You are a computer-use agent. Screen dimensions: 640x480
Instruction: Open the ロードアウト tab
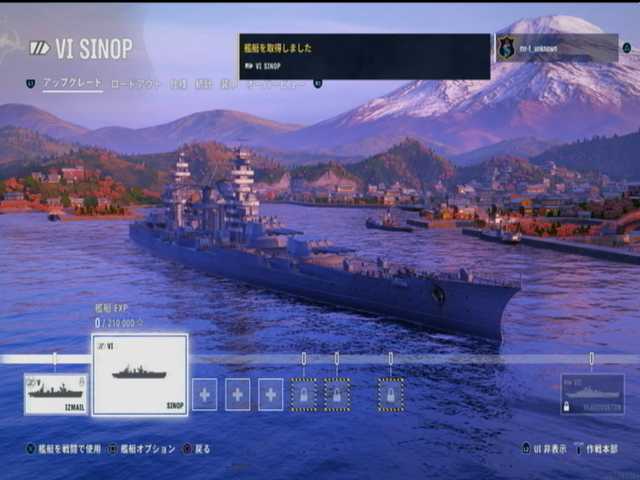pyautogui.click(x=135, y=84)
